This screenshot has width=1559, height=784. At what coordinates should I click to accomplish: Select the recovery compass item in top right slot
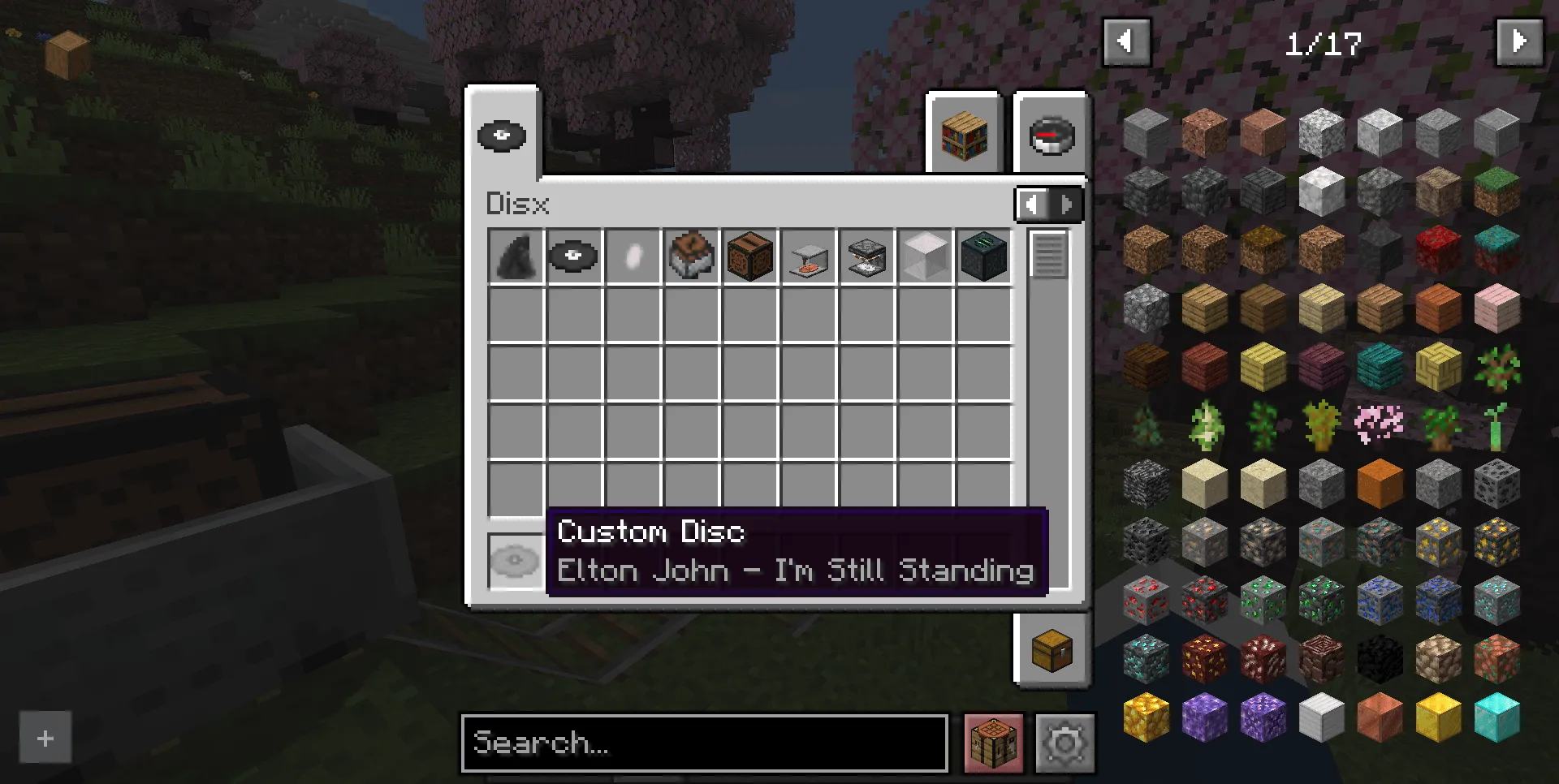point(1050,133)
